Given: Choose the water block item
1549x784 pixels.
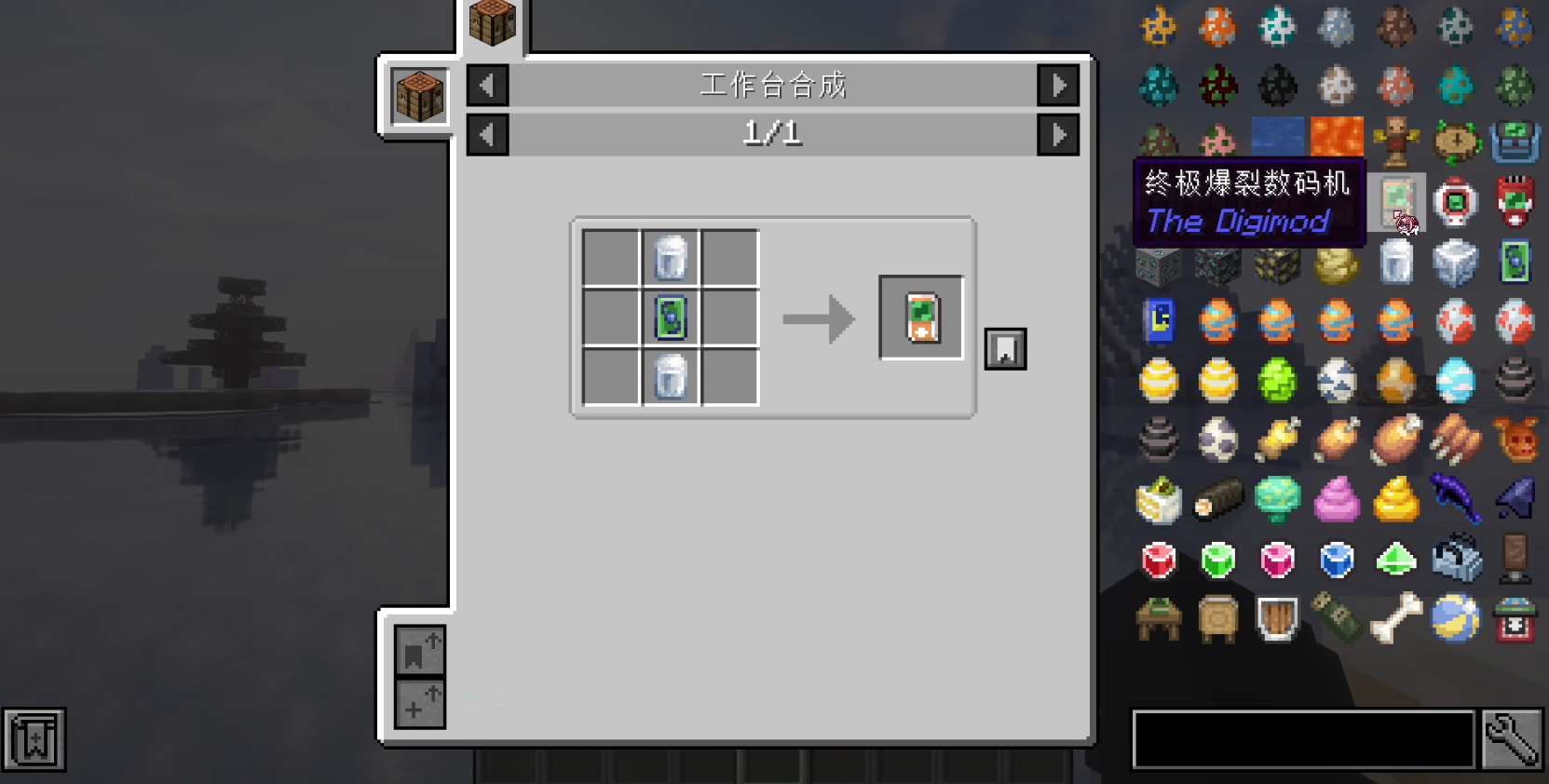Looking at the screenshot, I should click(1277, 137).
